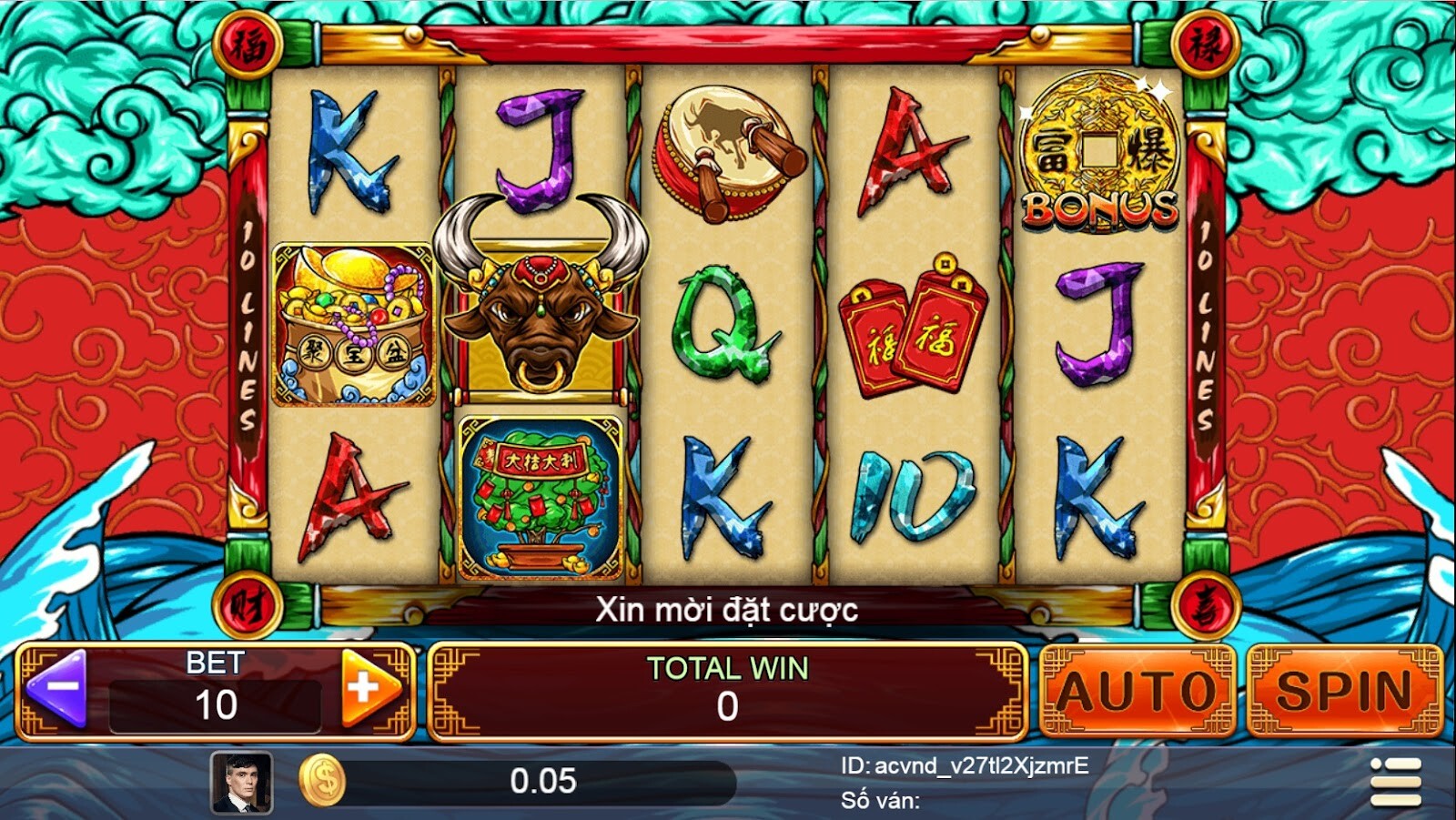
Task: Click the TOTAL WIN display panel
Action: click(728, 687)
